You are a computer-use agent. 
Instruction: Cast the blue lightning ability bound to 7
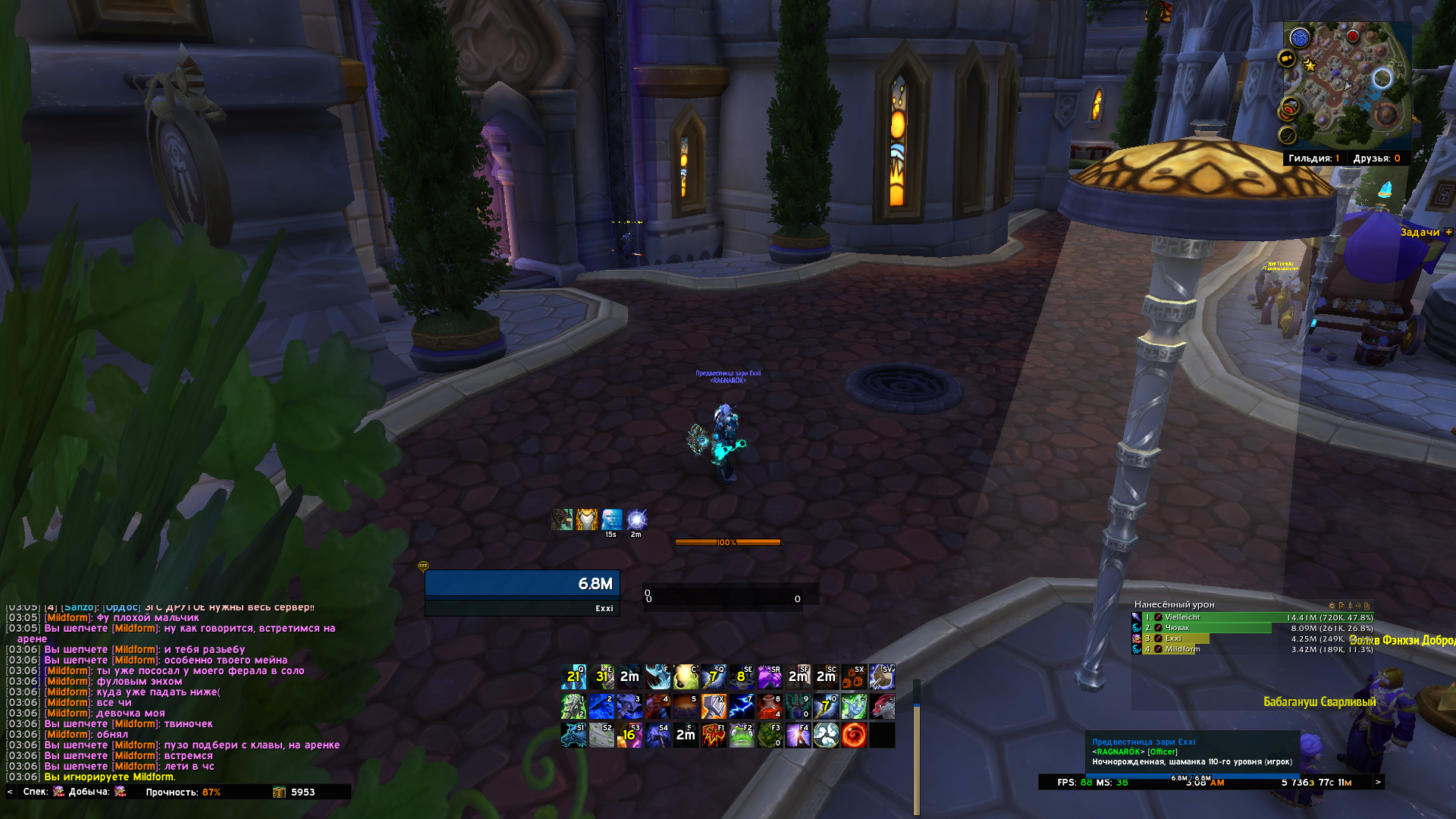click(x=742, y=707)
